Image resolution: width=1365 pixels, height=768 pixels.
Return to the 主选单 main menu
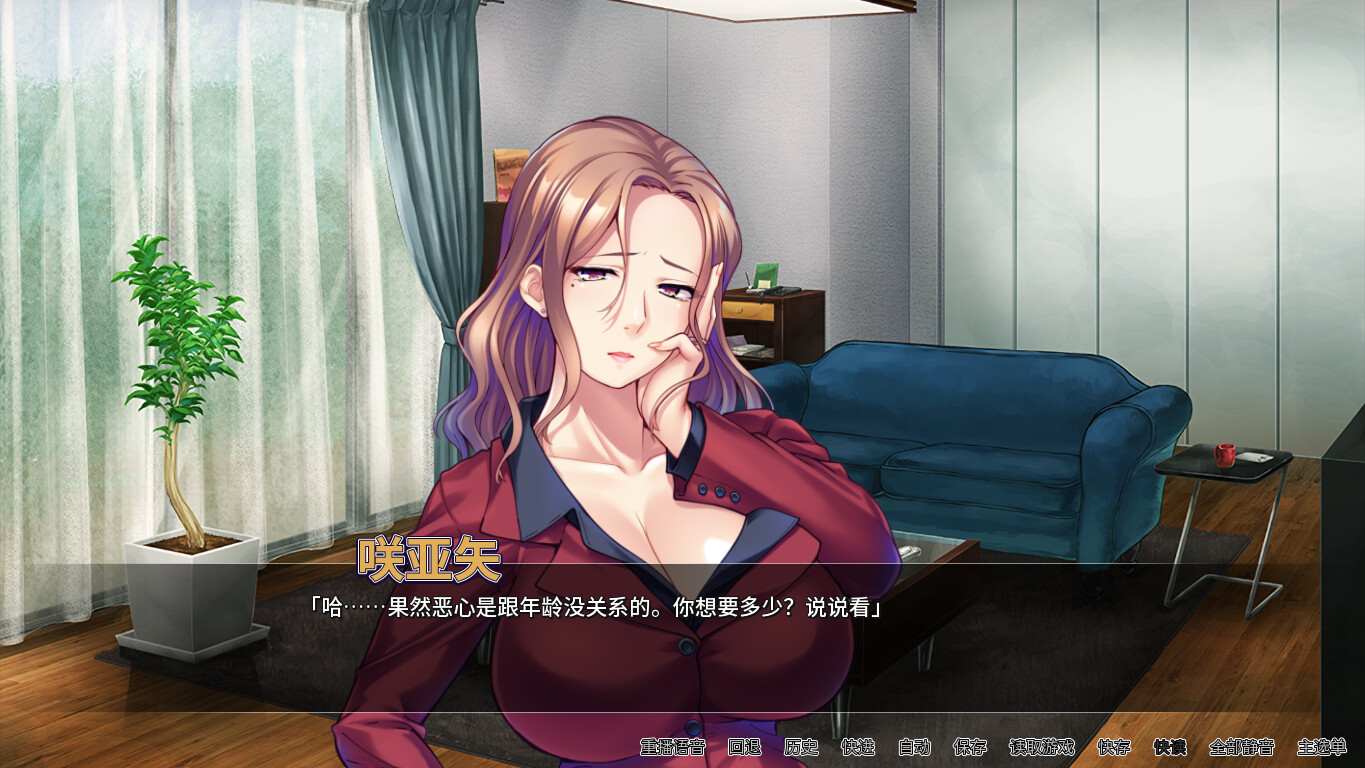[1325, 747]
